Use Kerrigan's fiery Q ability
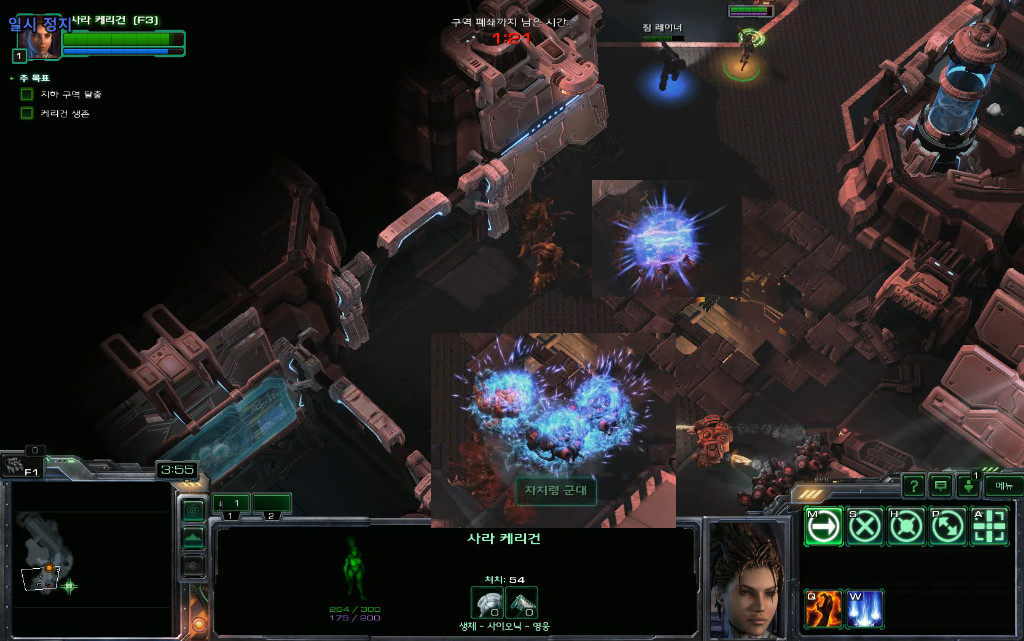Viewport: 1024px width, 641px height. [x=824, y=609]
